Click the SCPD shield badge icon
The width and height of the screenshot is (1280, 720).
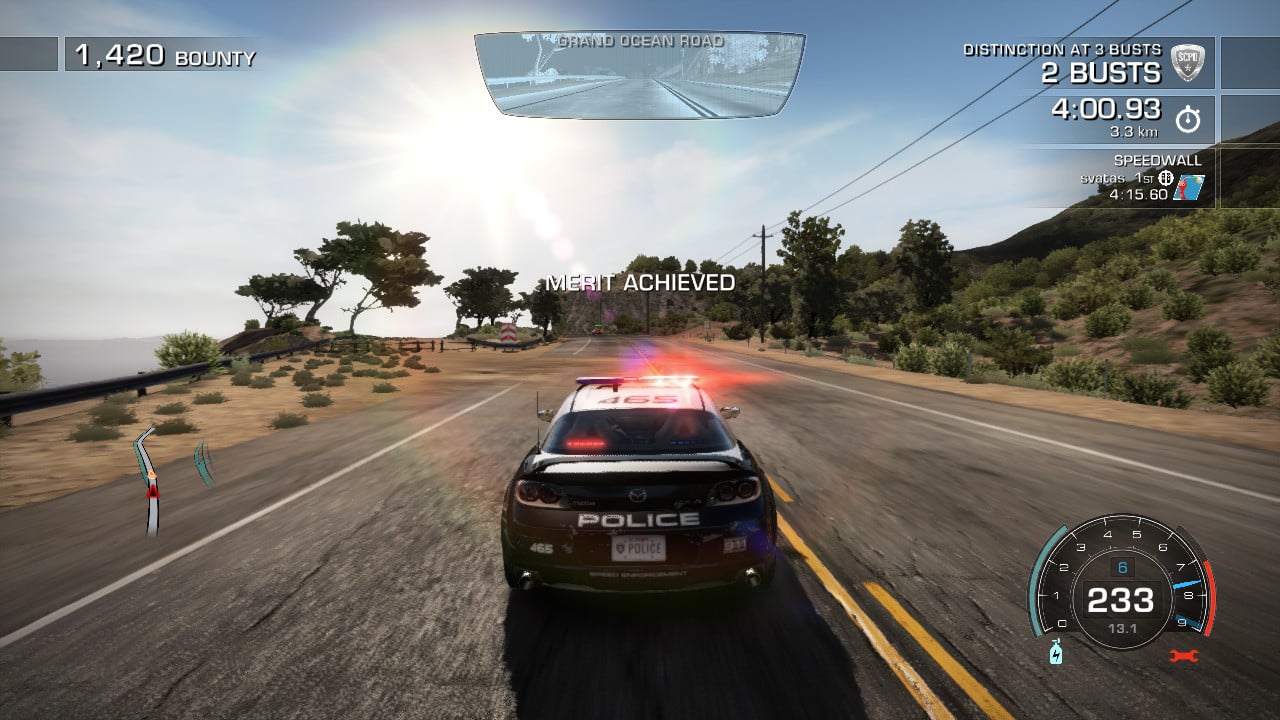coord(1189,64)
